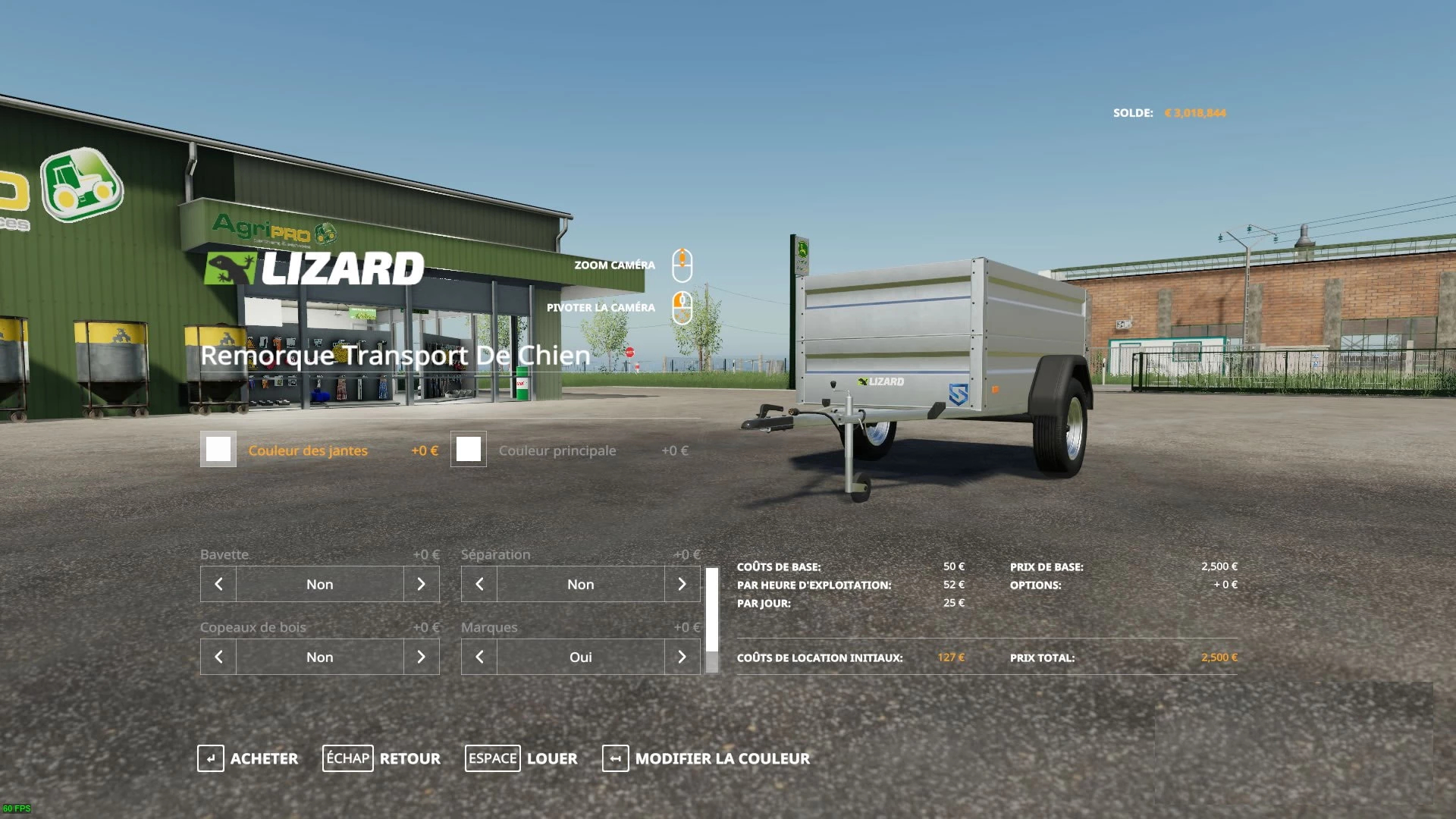
Task: Select the Couleur des jantes color swatch
Action: 218,450
